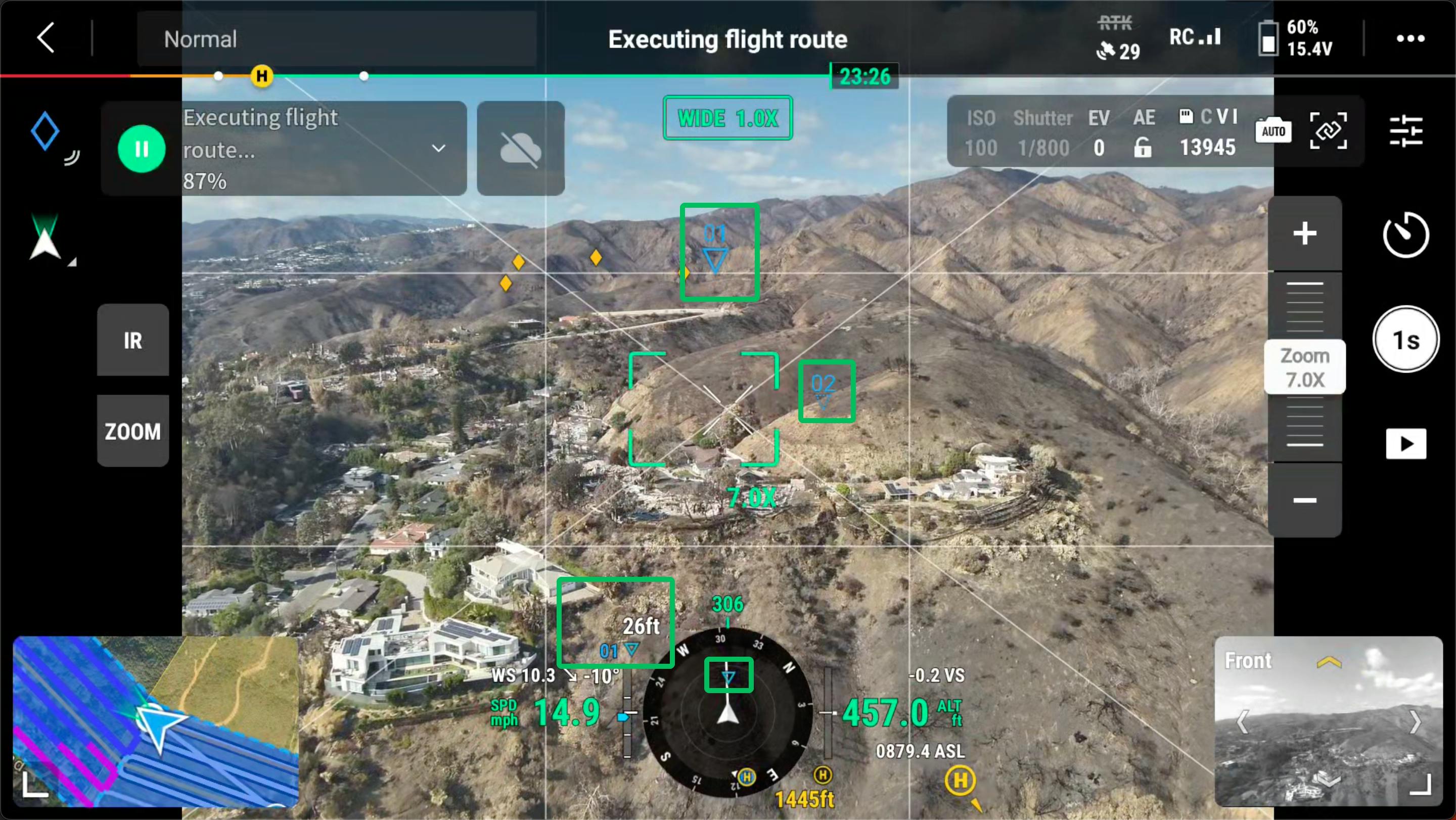The width and height of the screenshot is (1456, 820).
Task: Tap the crossed-out cloud icon
Action: click(521, 149)
